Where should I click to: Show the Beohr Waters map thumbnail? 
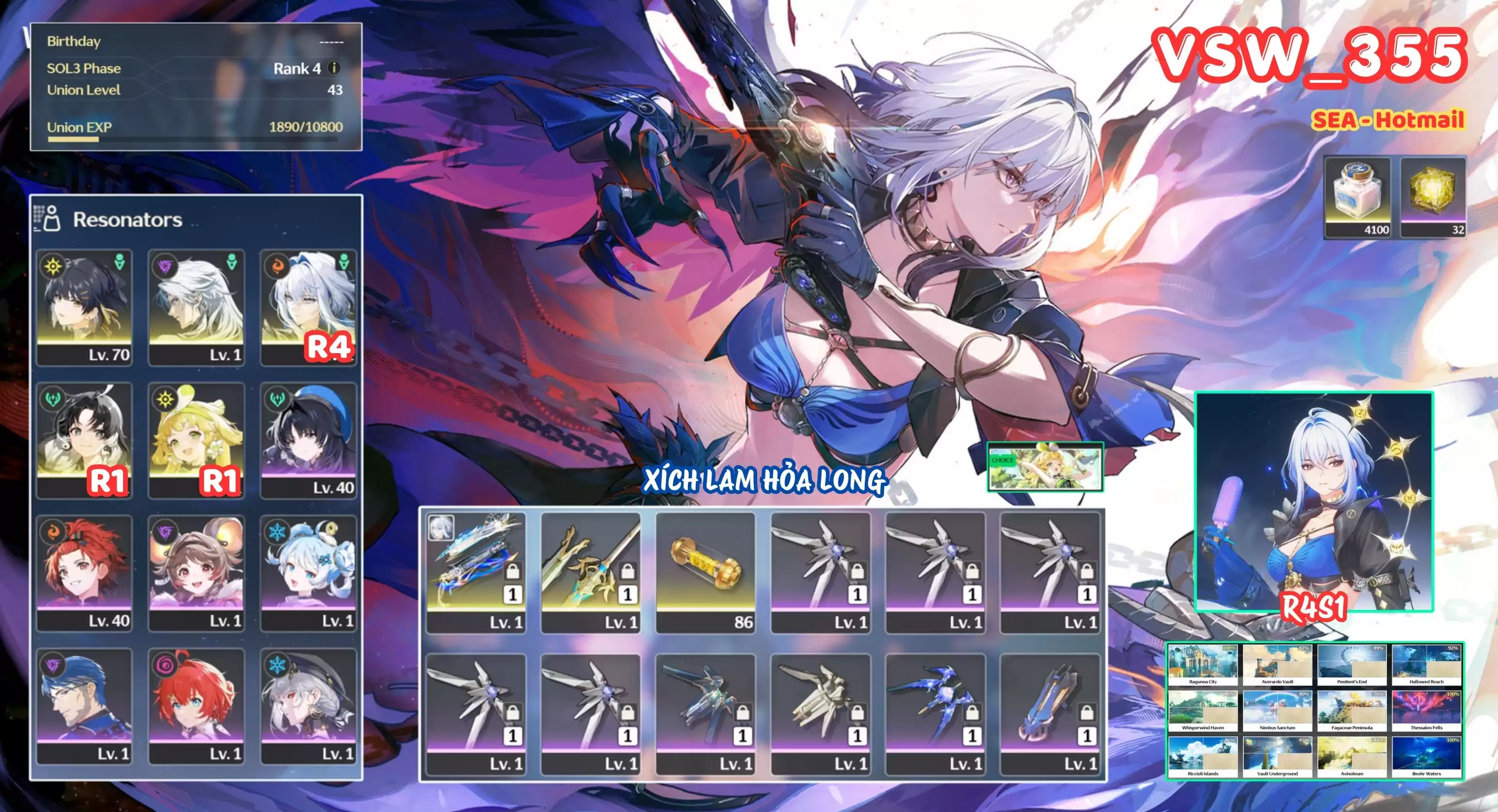[1426, 757]
